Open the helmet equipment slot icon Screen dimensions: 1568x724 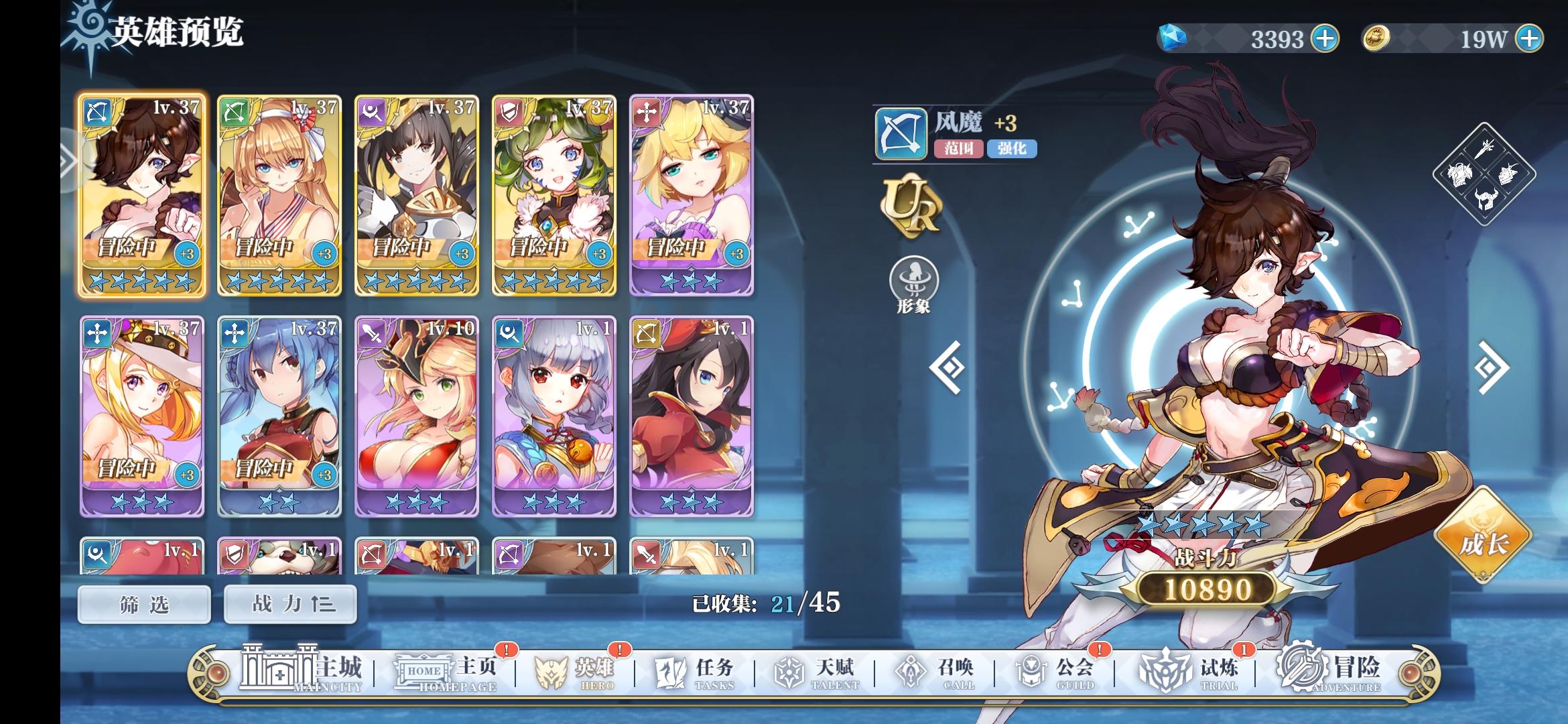tap(1486, 198)
